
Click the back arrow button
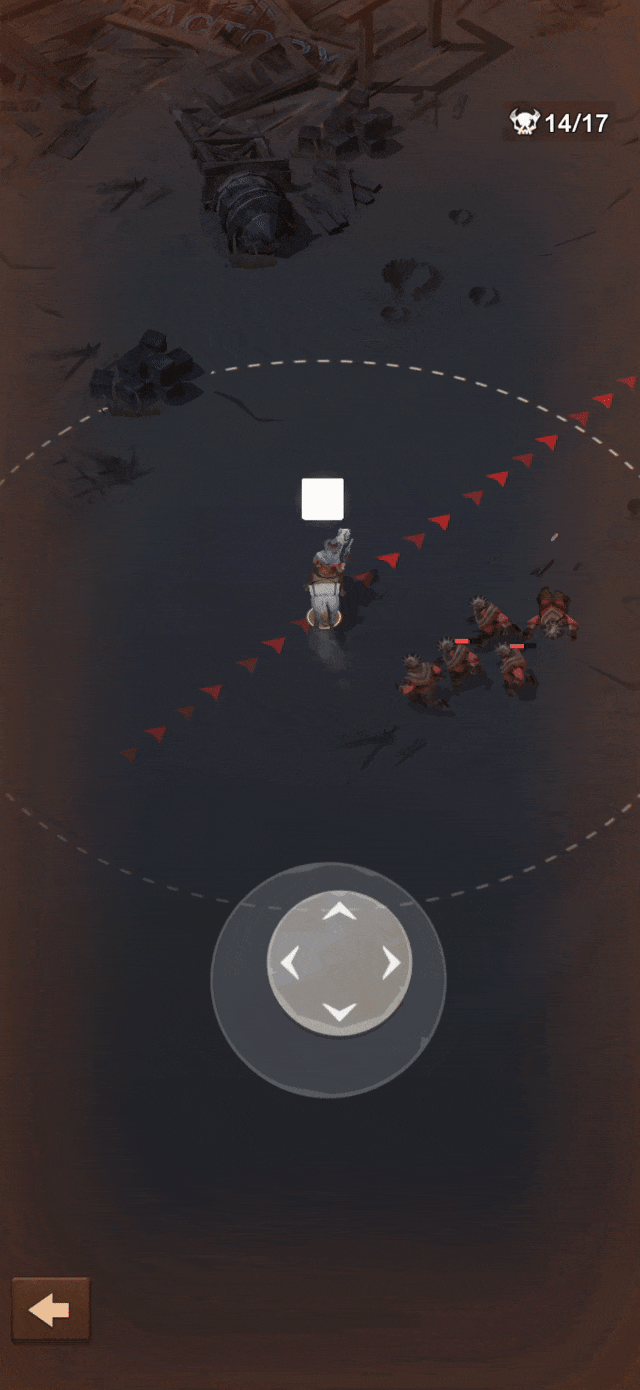pyautogui.click(x=50, y=1309)
